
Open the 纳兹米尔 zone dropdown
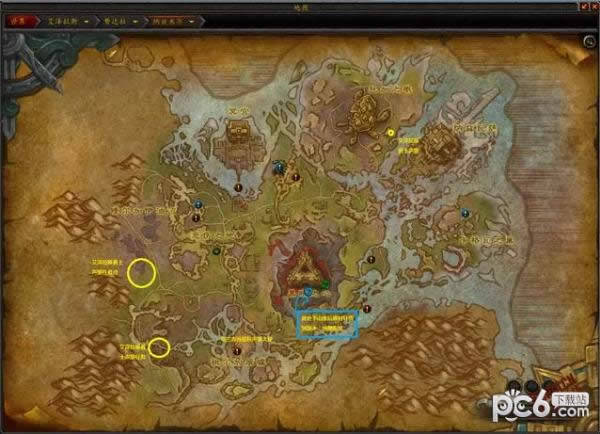(x=190, y=19)
